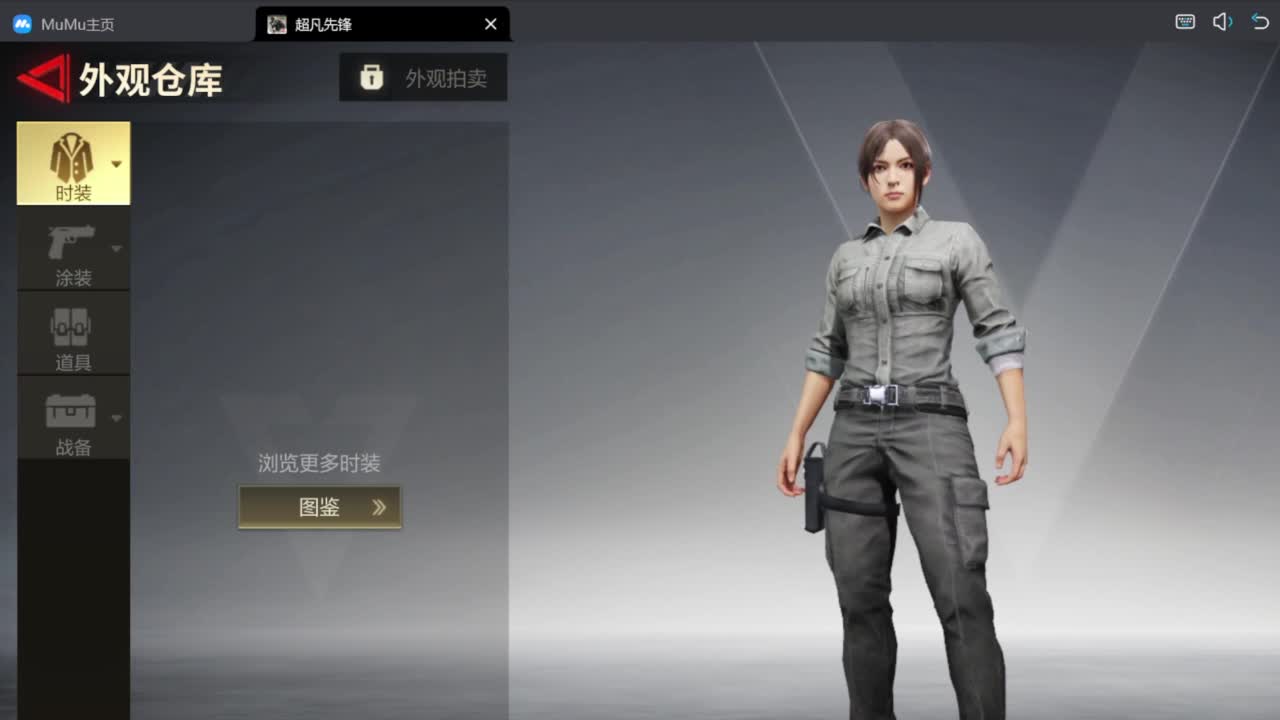
Task: Expand the dropdown arrow next to 战备
Action: 116,420
